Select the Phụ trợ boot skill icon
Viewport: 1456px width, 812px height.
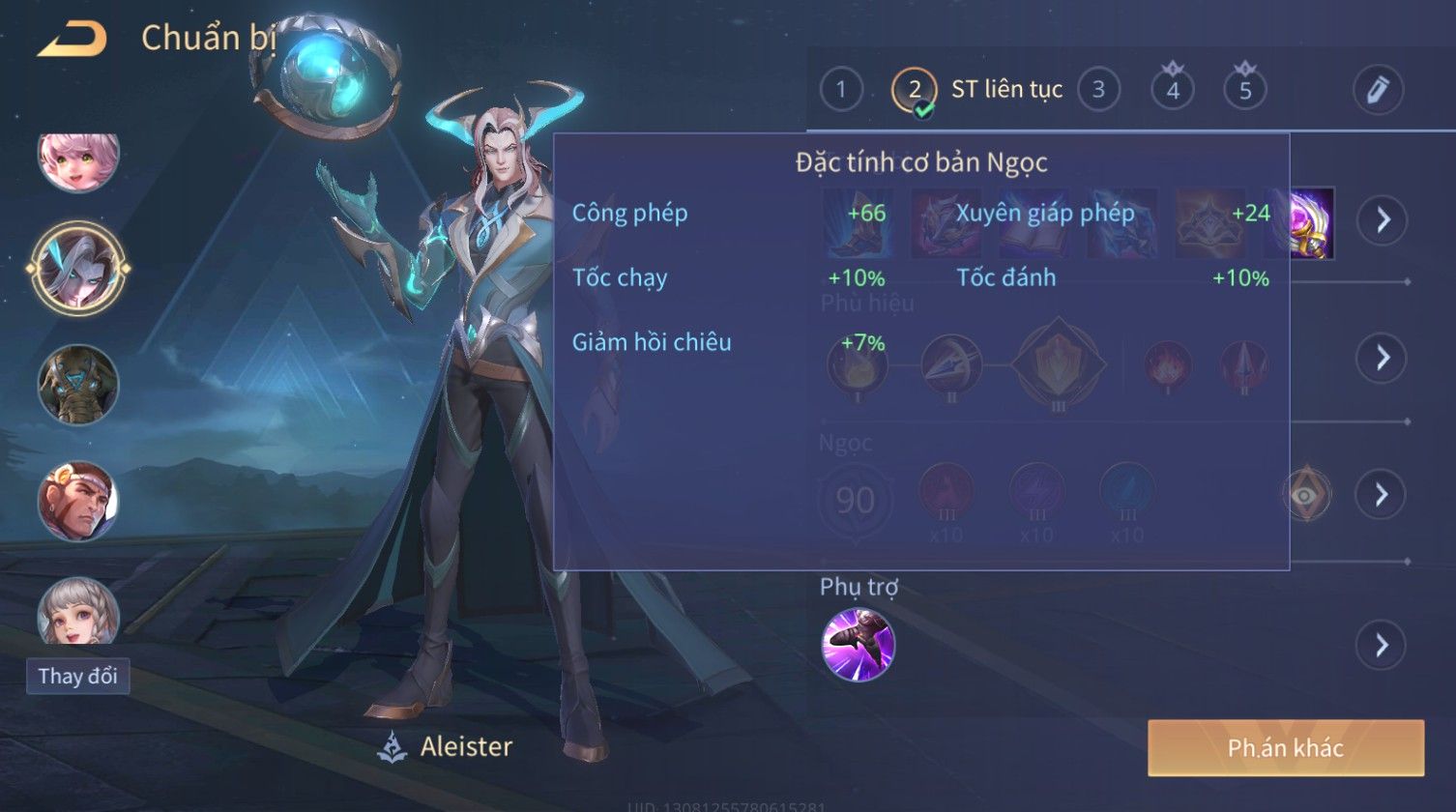tap(858, 645)
